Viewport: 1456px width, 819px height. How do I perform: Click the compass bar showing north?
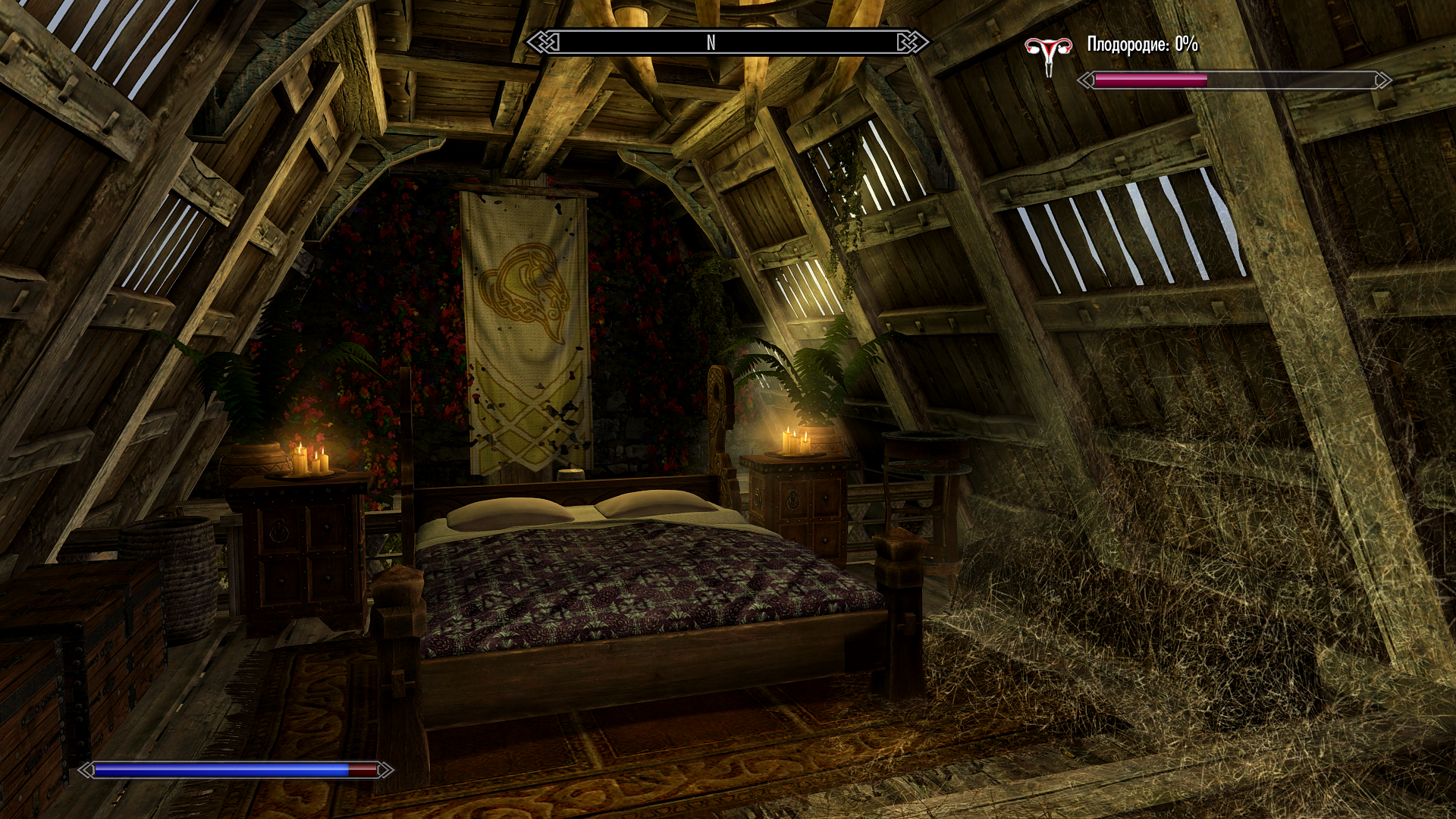coord(727,42)
